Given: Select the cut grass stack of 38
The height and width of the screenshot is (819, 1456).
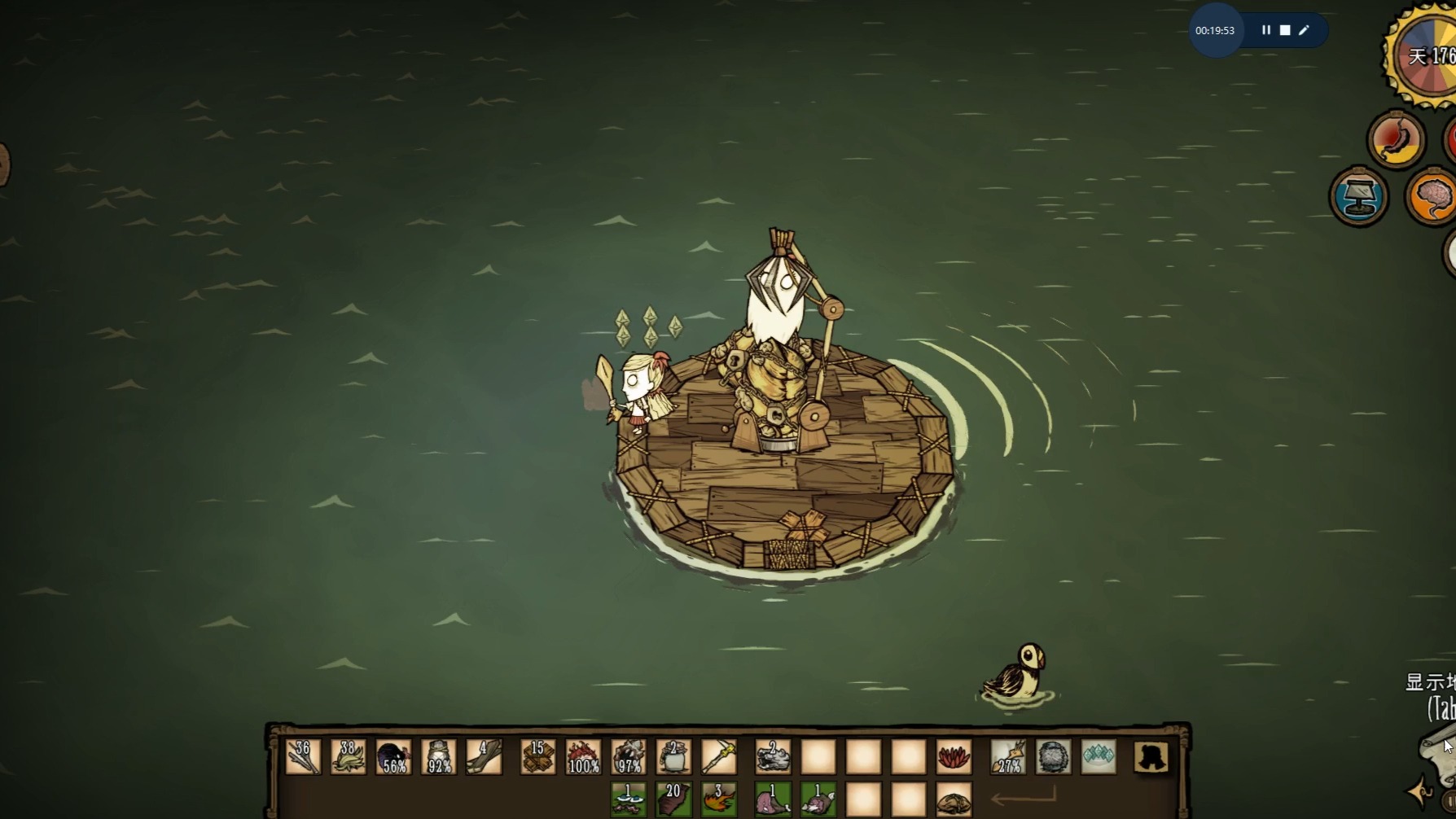Looking at the screenshot, I should (x=349, y=757).
